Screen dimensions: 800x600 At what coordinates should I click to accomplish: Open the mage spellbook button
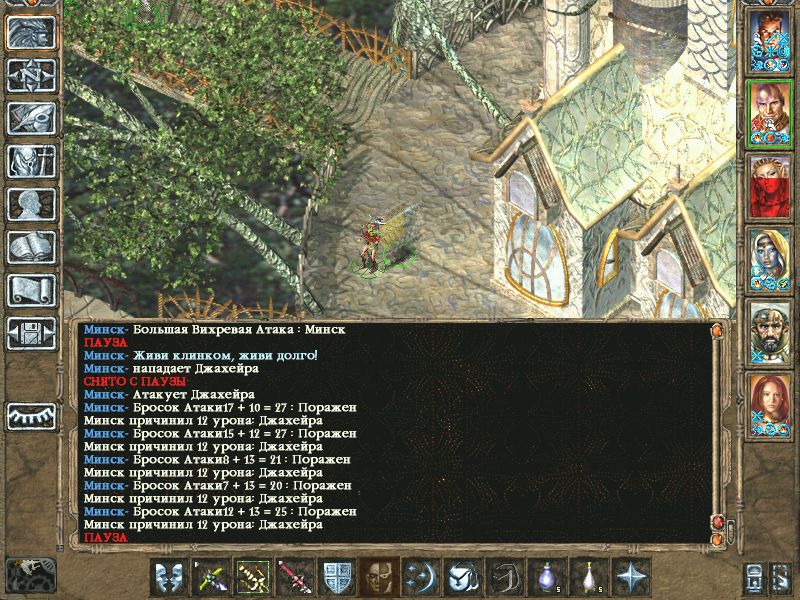[x=31, y=247]
